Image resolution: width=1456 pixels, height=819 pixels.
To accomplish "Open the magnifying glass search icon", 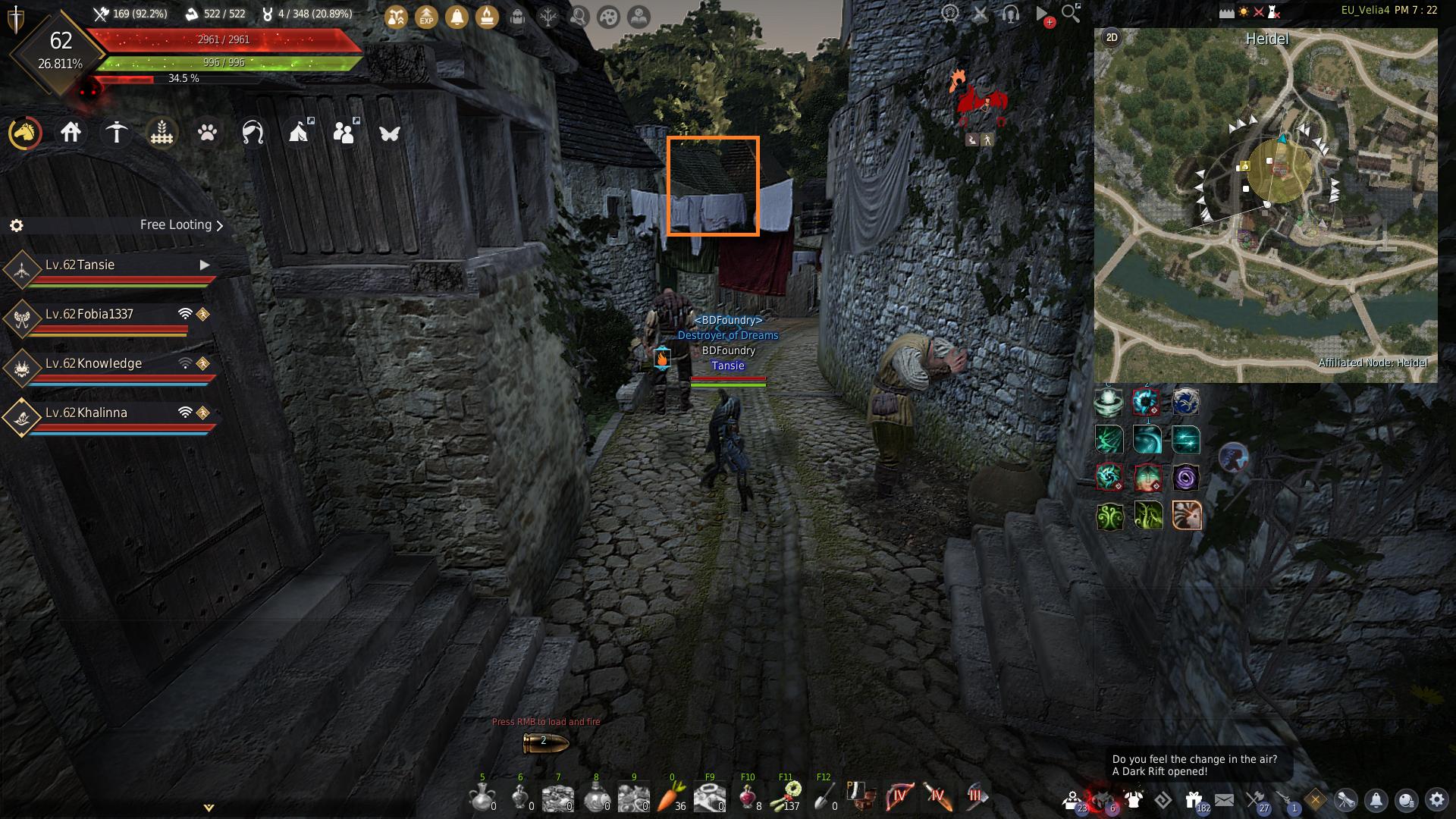I will [1070, 14].
